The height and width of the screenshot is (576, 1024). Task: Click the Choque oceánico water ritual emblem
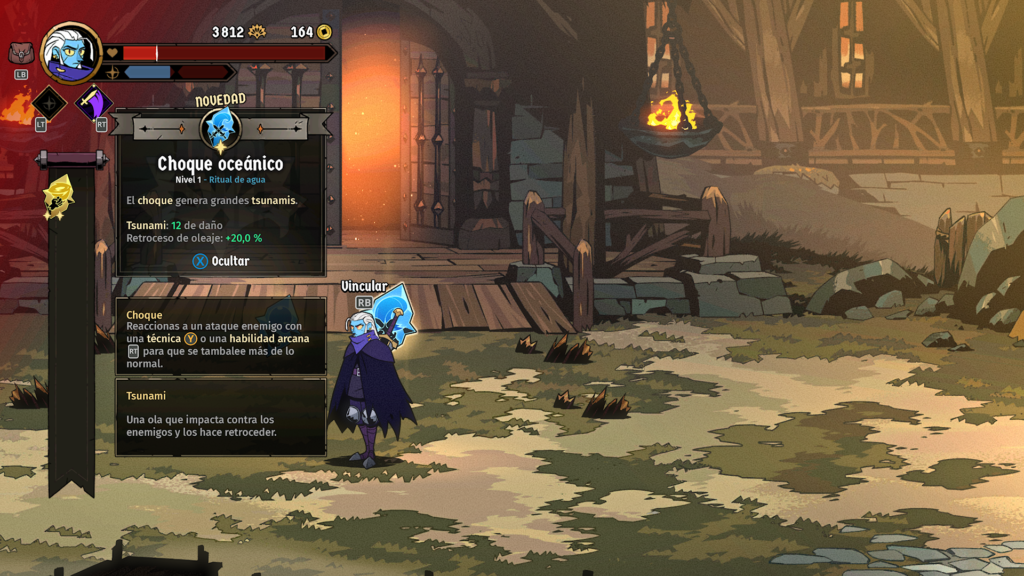(x=220, y=129)
